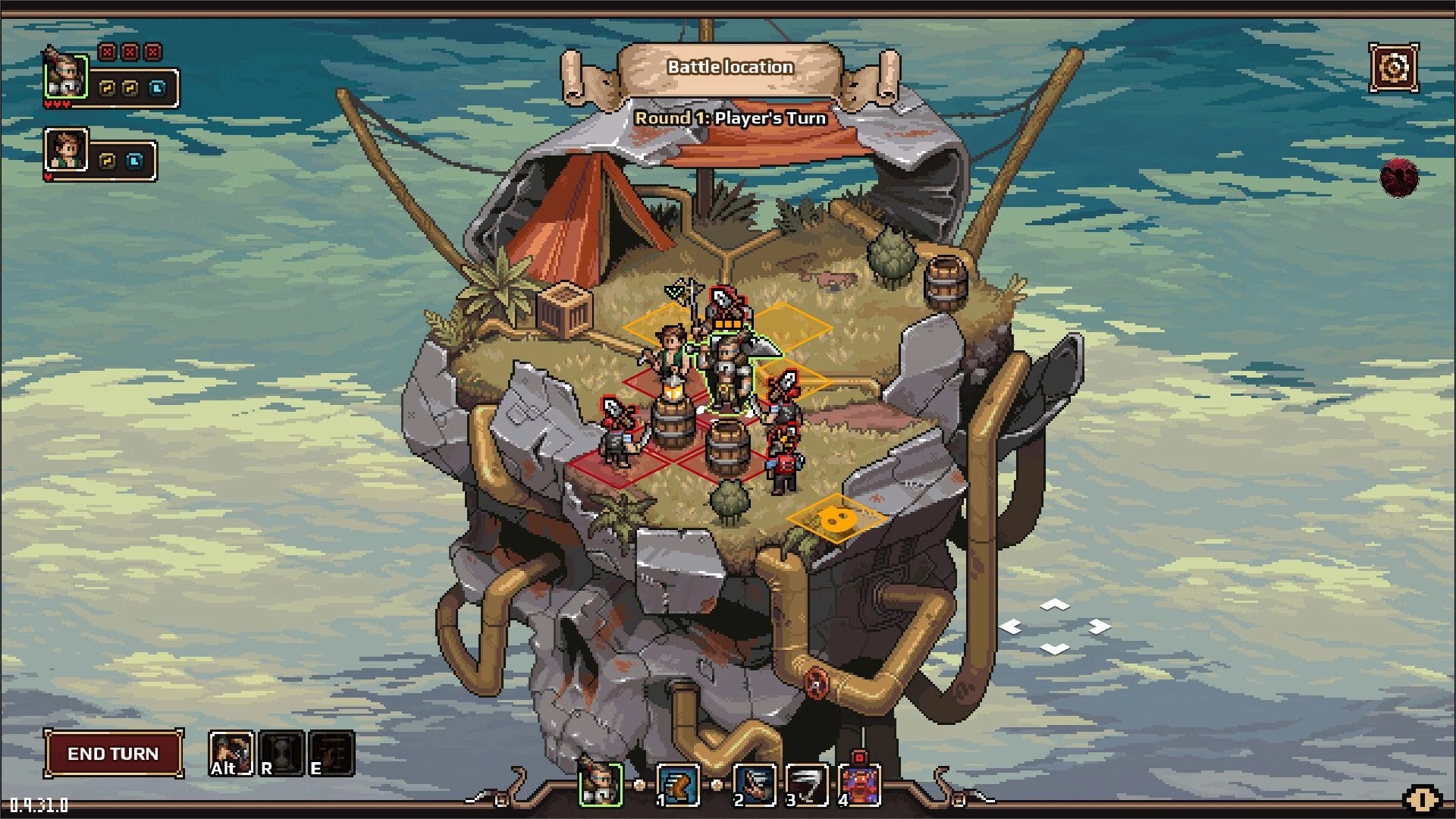Click the END TURN button

(x=112, y=754)
